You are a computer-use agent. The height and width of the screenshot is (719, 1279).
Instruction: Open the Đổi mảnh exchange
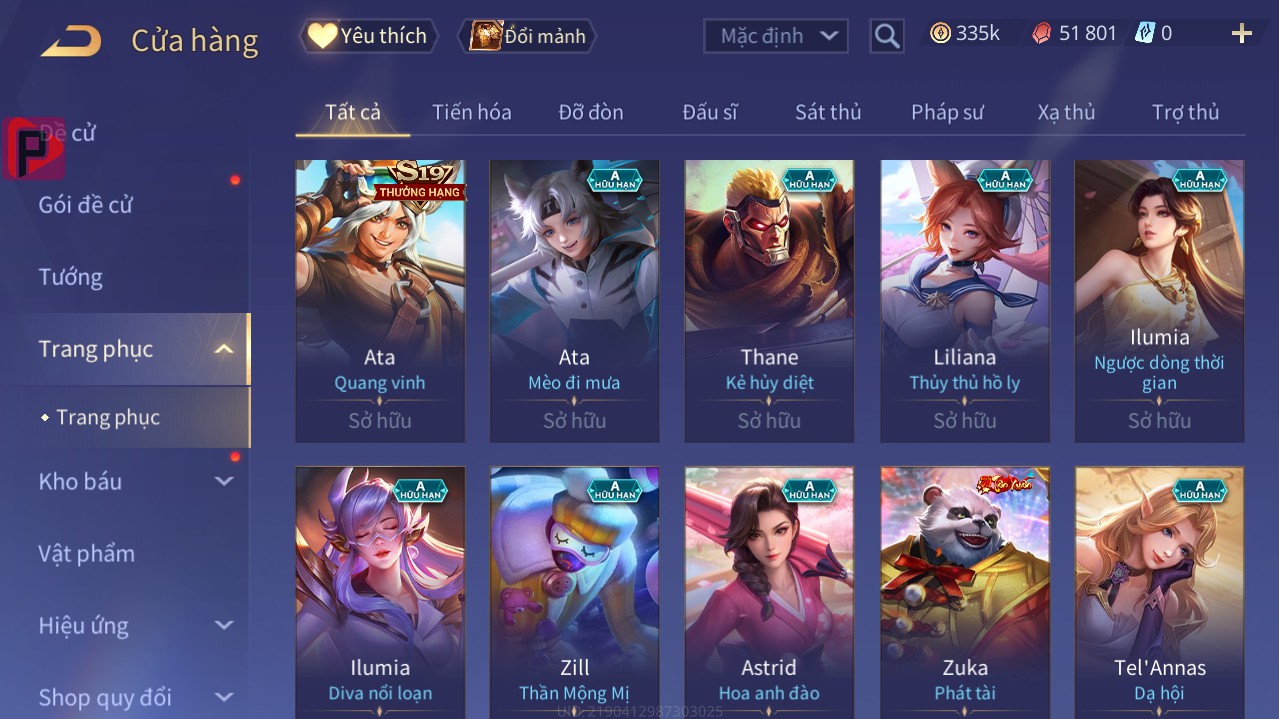[x=528, y=36]
